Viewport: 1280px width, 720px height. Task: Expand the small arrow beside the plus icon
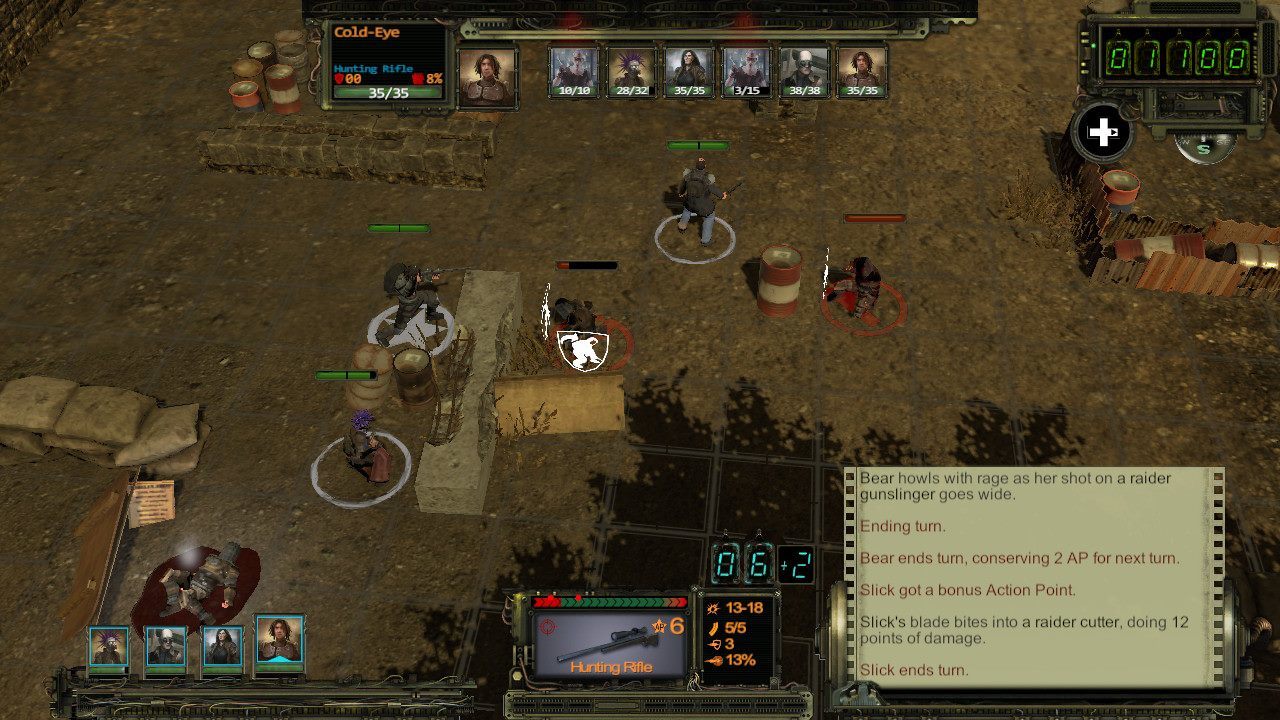[1114, 131]
